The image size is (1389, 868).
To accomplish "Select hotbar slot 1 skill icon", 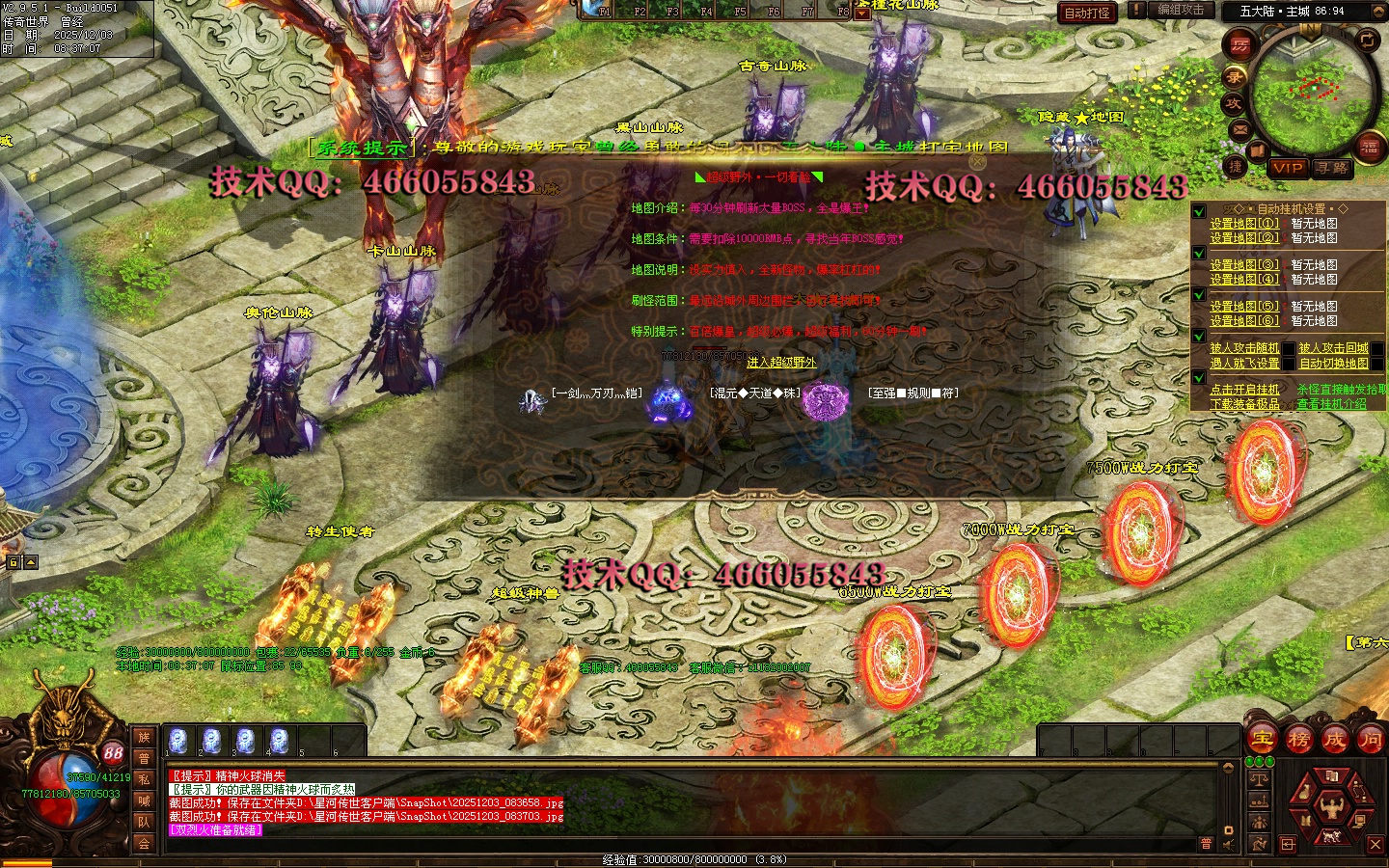I will (x=178, y=741).
